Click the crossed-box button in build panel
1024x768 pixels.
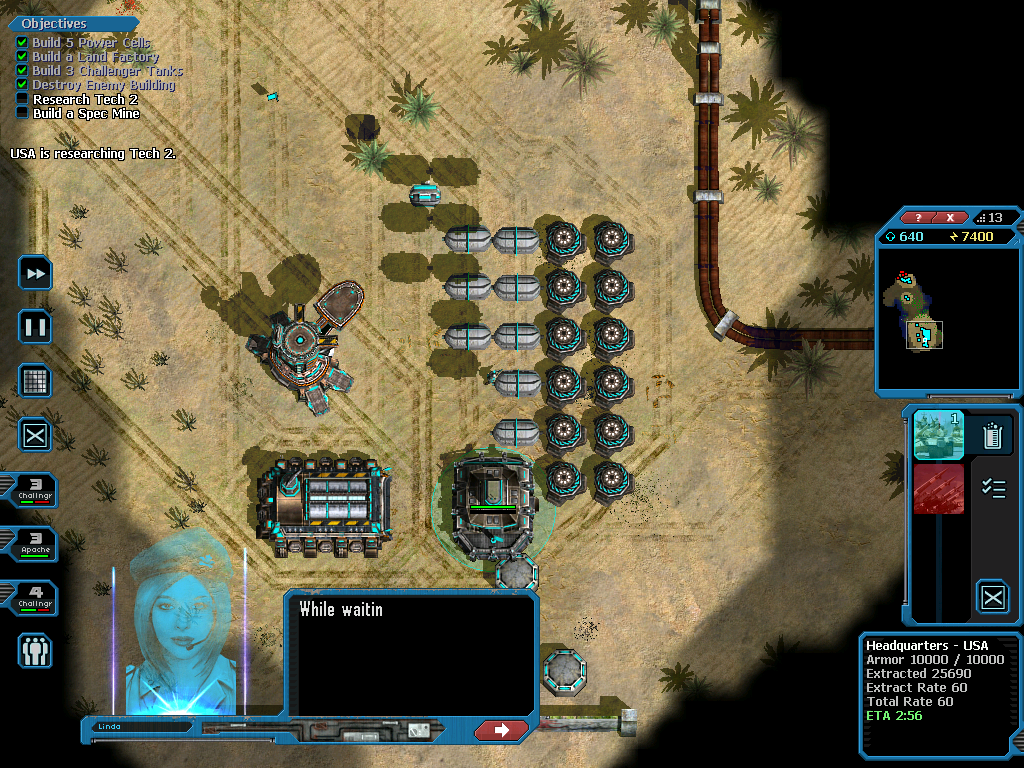click(x=993, y=598)
